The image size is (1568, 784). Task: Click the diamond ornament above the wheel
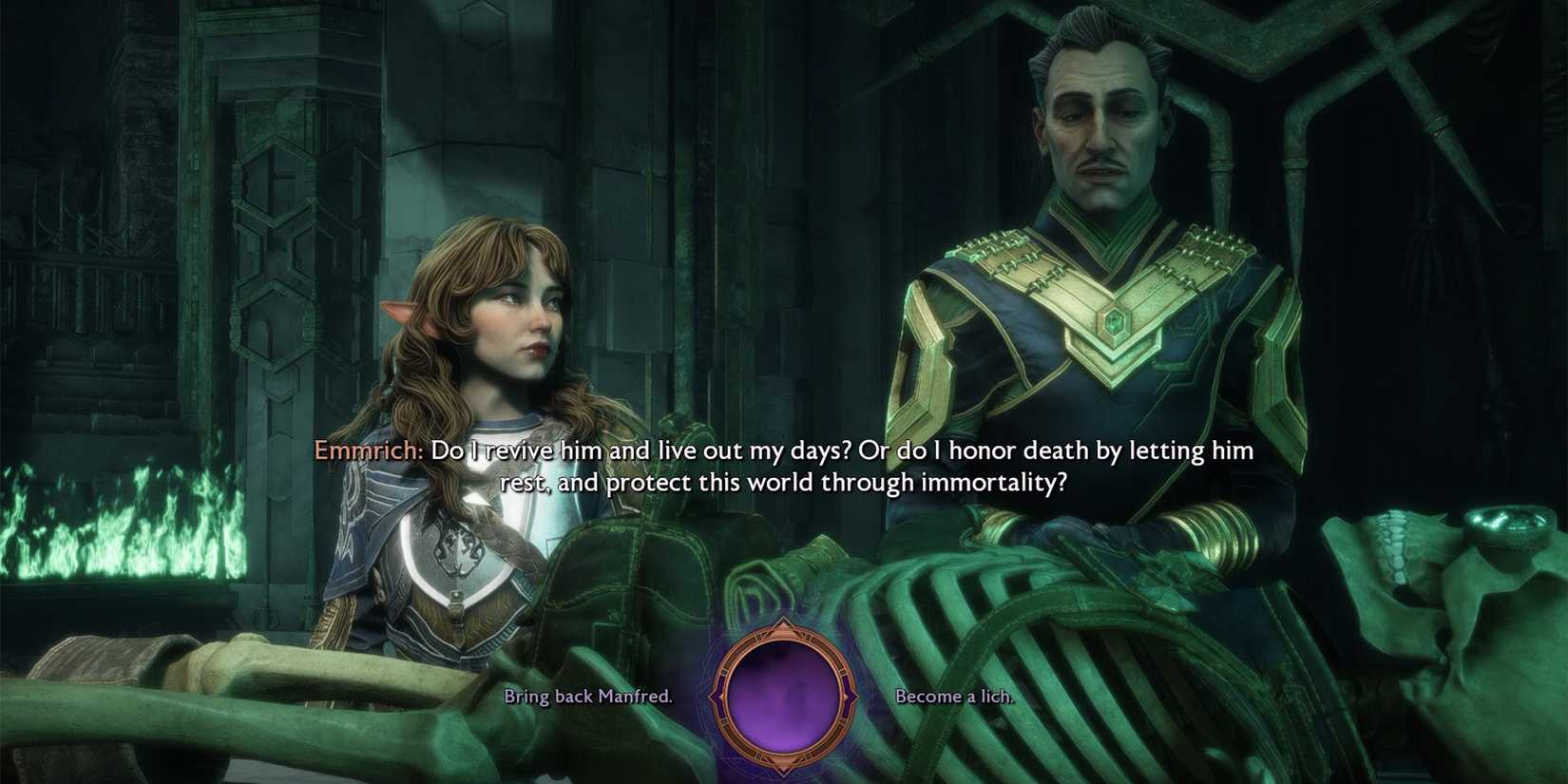784,622
